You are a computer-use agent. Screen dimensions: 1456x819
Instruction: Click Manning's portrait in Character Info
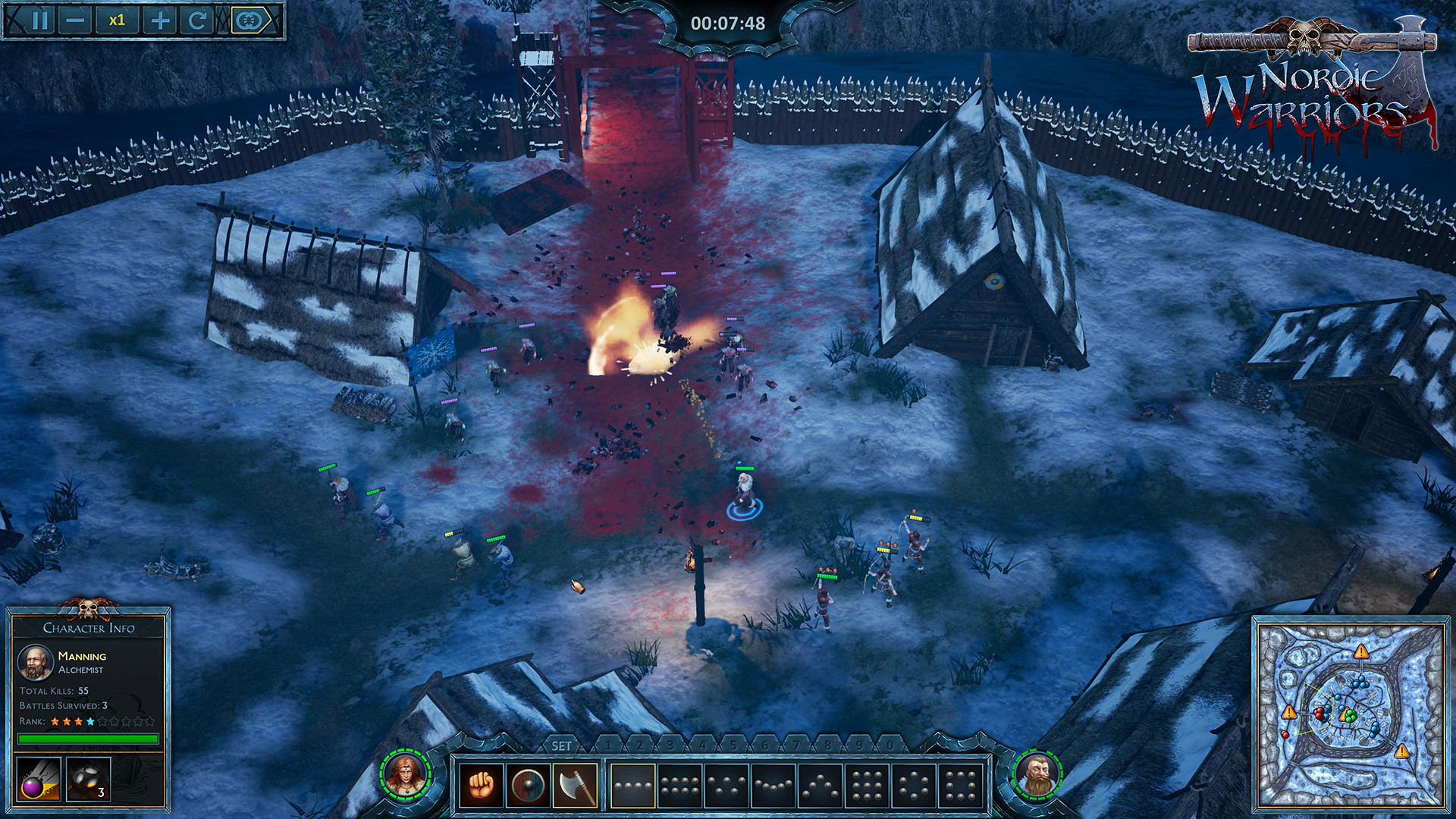pos(34,661)
